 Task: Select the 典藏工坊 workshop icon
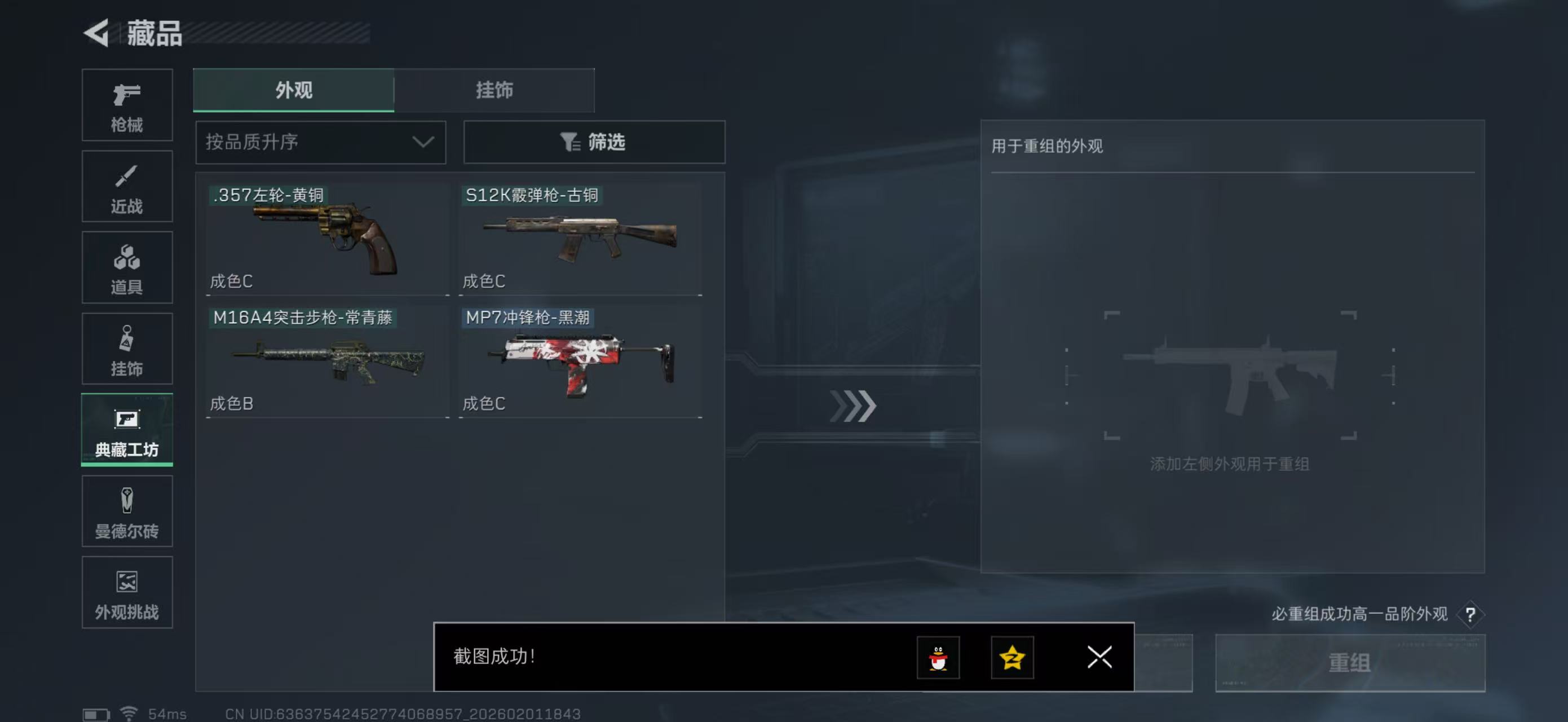coord(127,430)
